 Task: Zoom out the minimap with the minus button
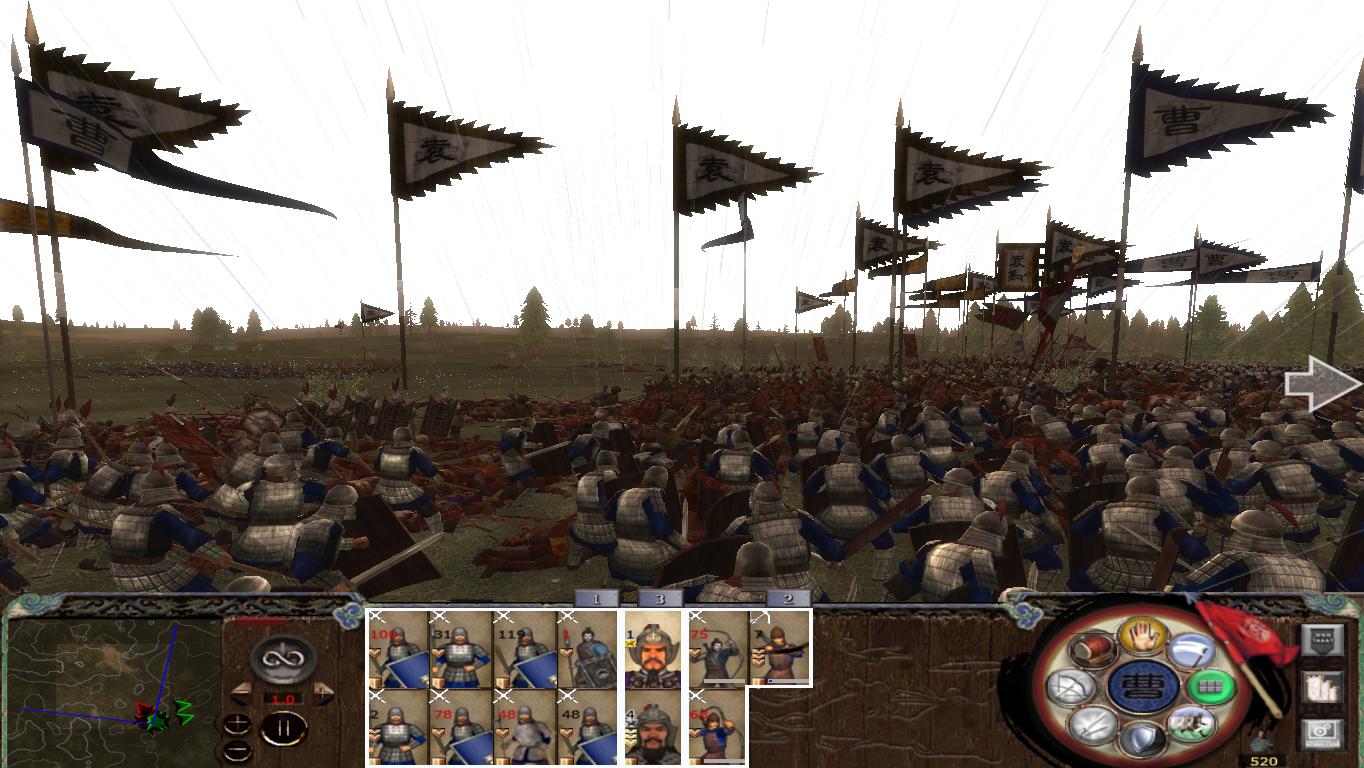pyautogui.click(x=237, y=750)
